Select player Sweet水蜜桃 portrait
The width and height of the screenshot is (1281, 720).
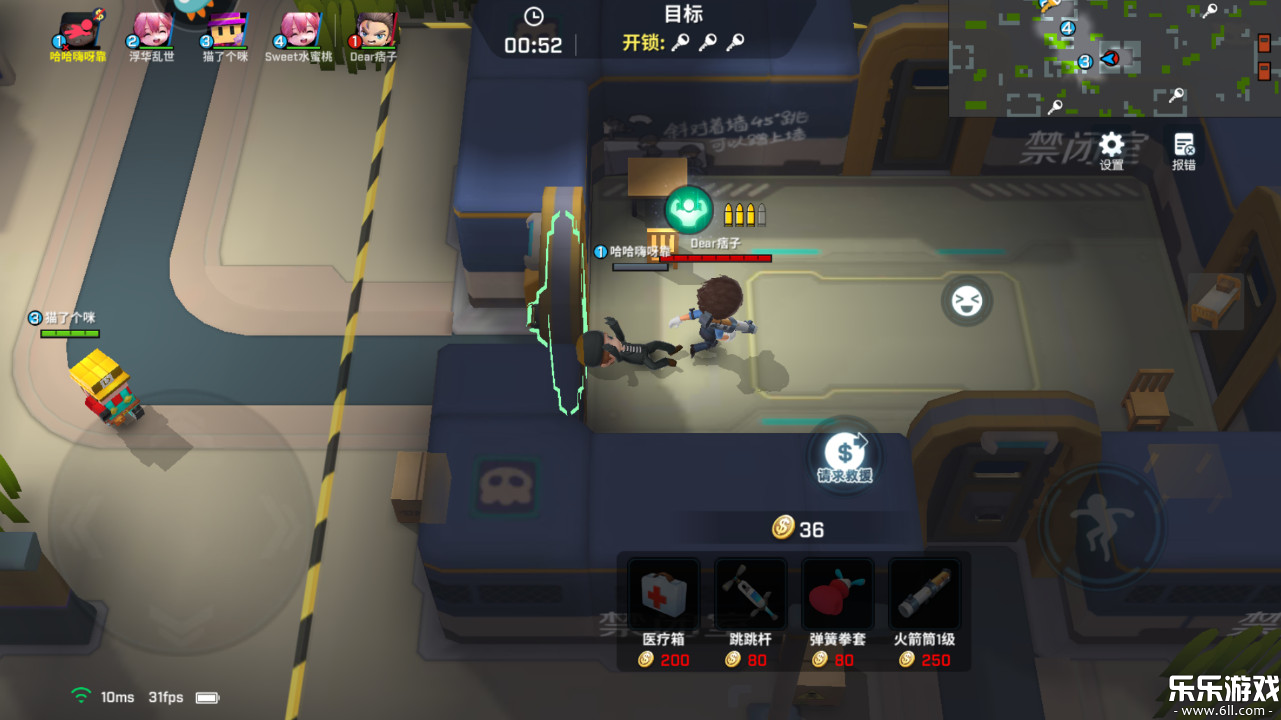pos(299,30)
